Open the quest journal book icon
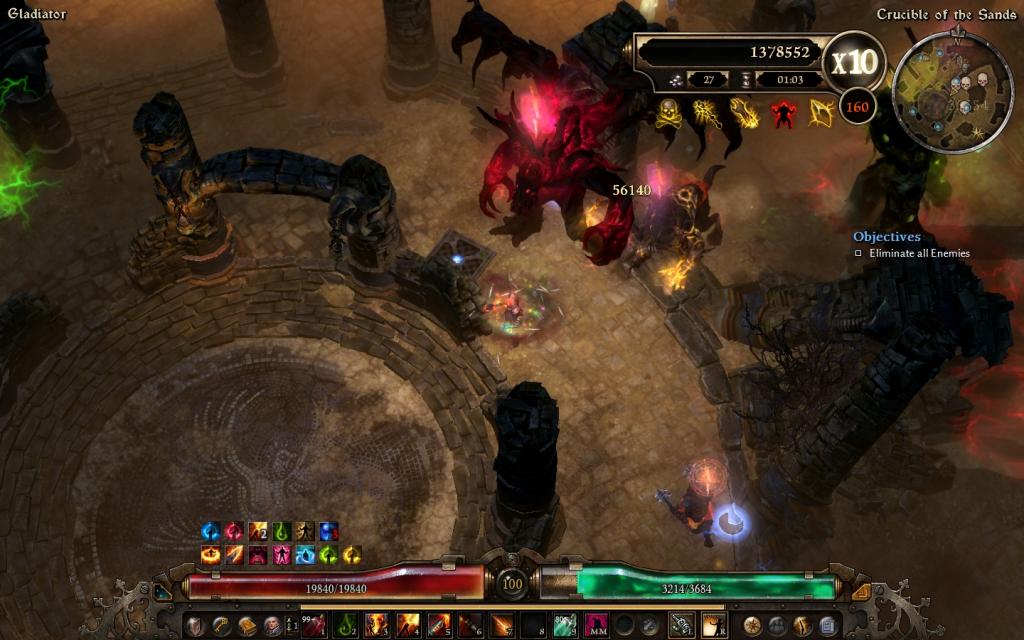Screen dimensions: 1024x640 pyautogui.click(x=246, y=626)
